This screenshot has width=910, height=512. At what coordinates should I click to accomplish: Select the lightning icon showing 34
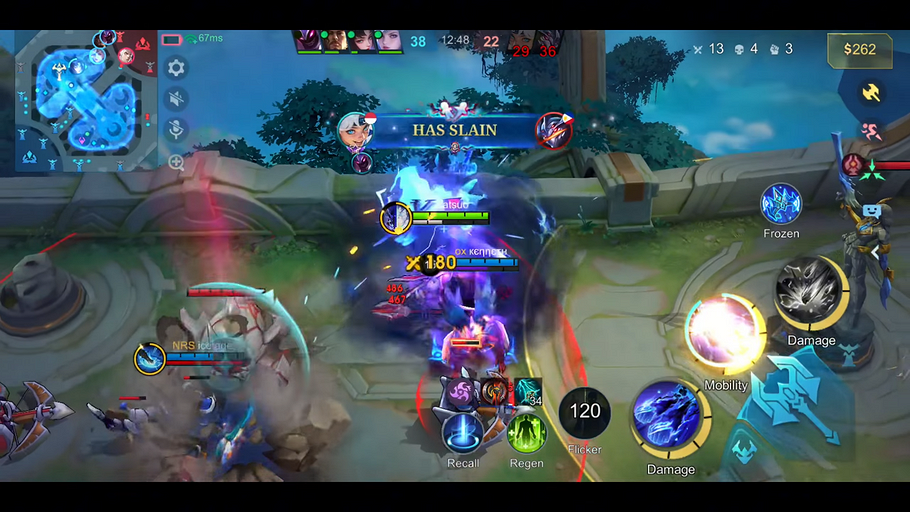coord(528,391)
